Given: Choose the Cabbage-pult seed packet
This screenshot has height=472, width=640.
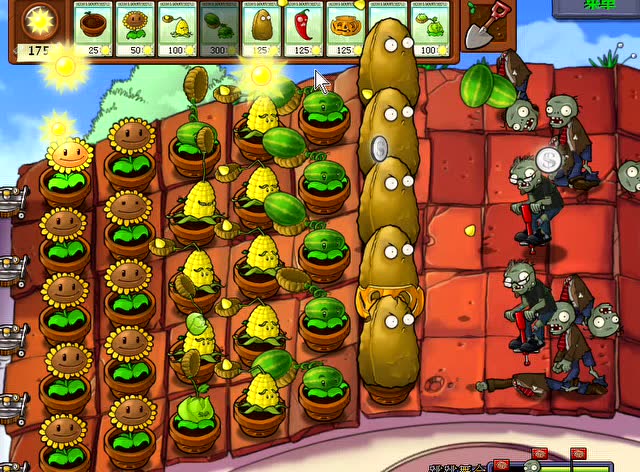Looking at the screenshot, I should [432, 26].
